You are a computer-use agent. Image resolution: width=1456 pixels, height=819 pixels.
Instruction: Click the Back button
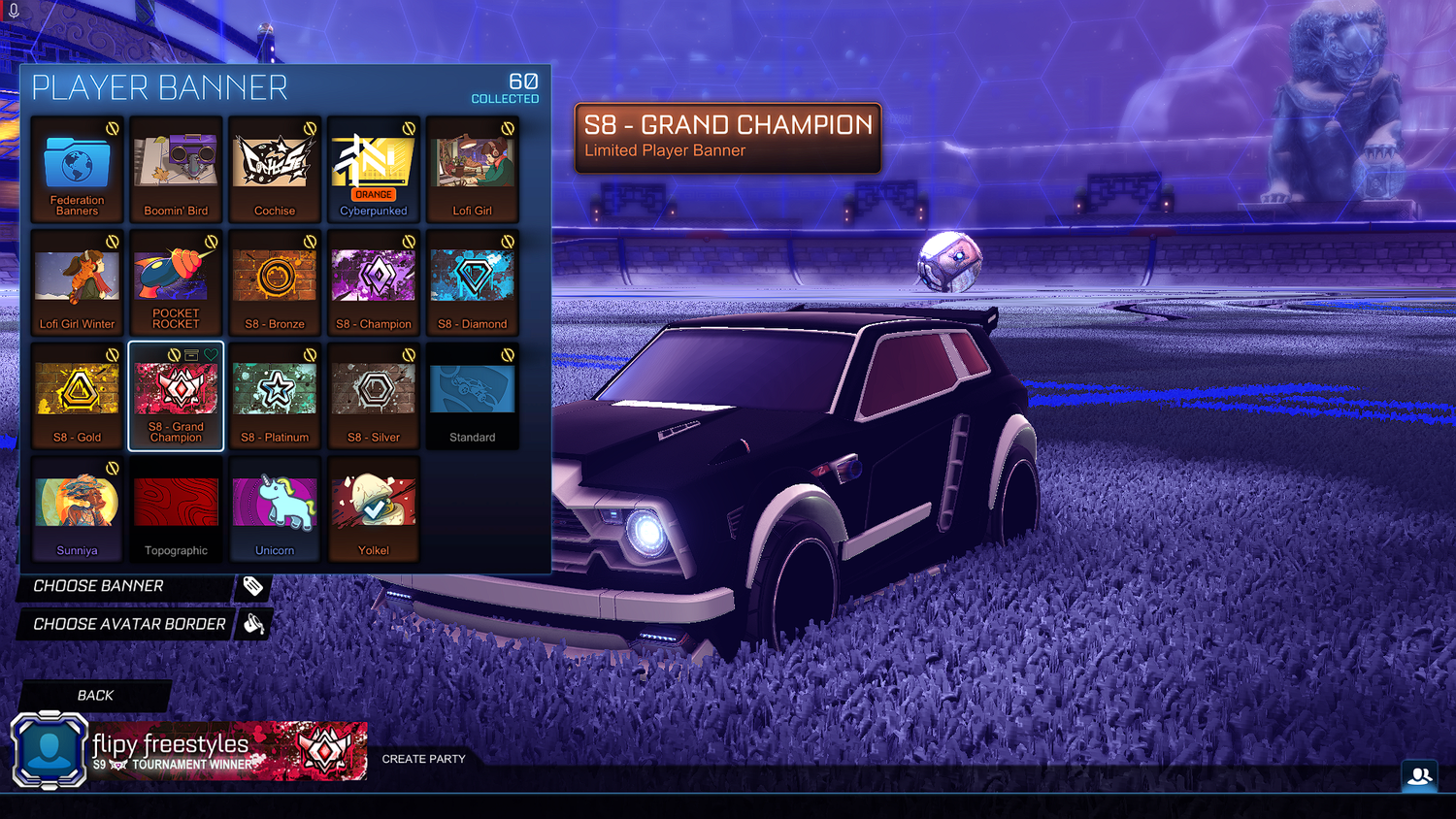tap(93, 695)
